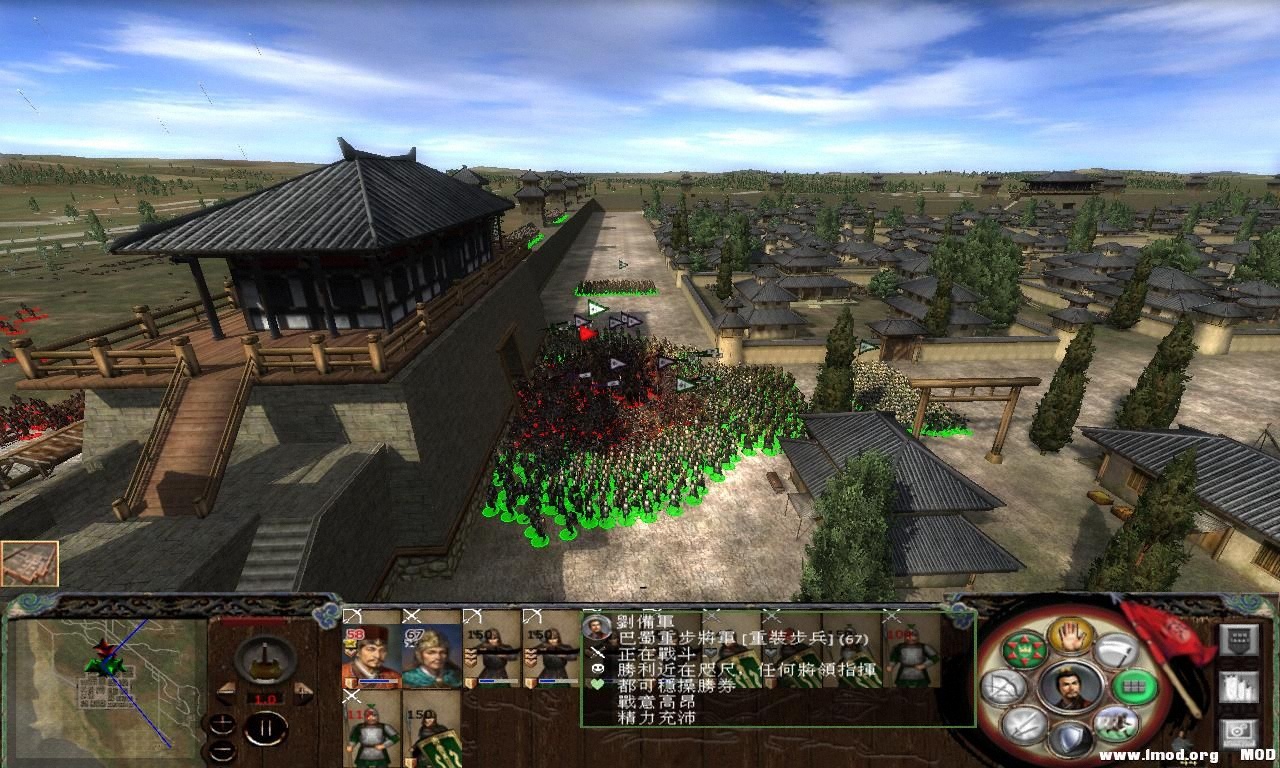Click the shield roster button at top right
The width and height of the screenshot is (1280, 768).
pos(1239,640)
